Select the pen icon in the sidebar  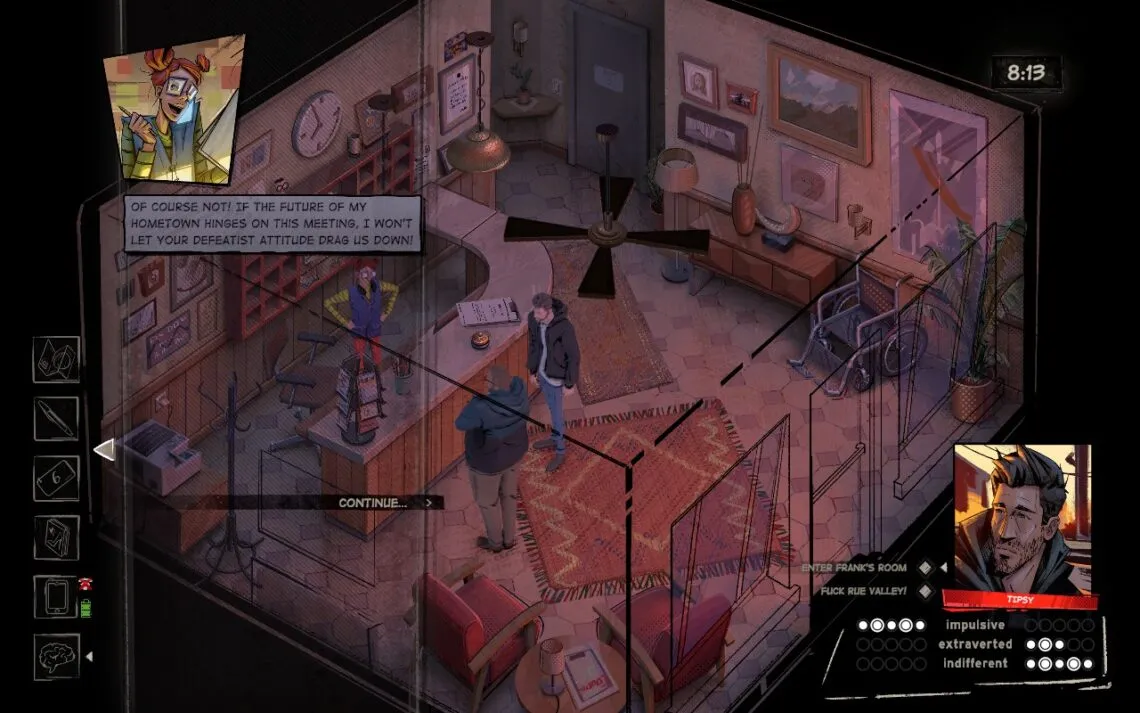click(56, 419)
